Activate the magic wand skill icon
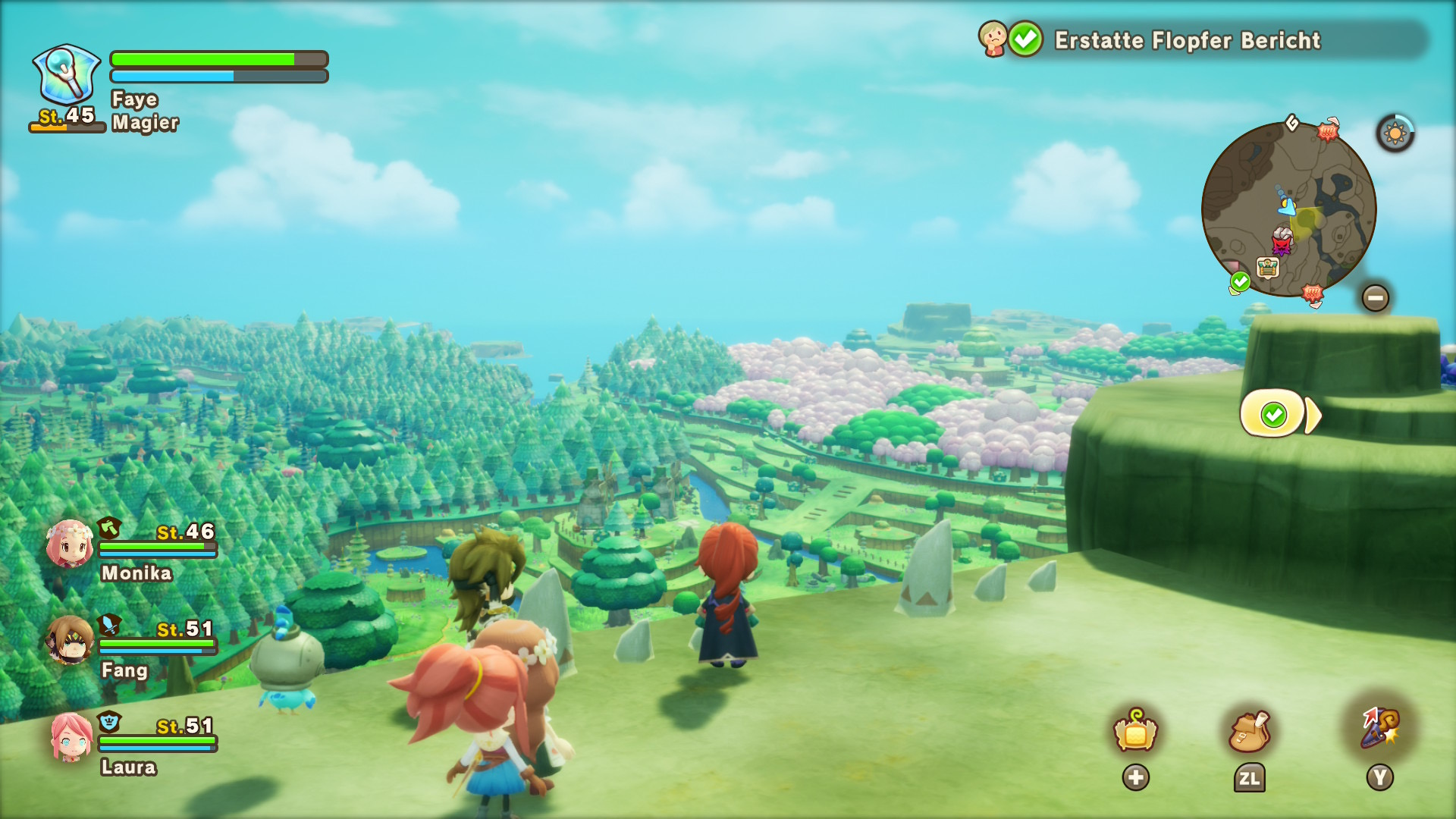1456x819 pixels. point(1379,728)
